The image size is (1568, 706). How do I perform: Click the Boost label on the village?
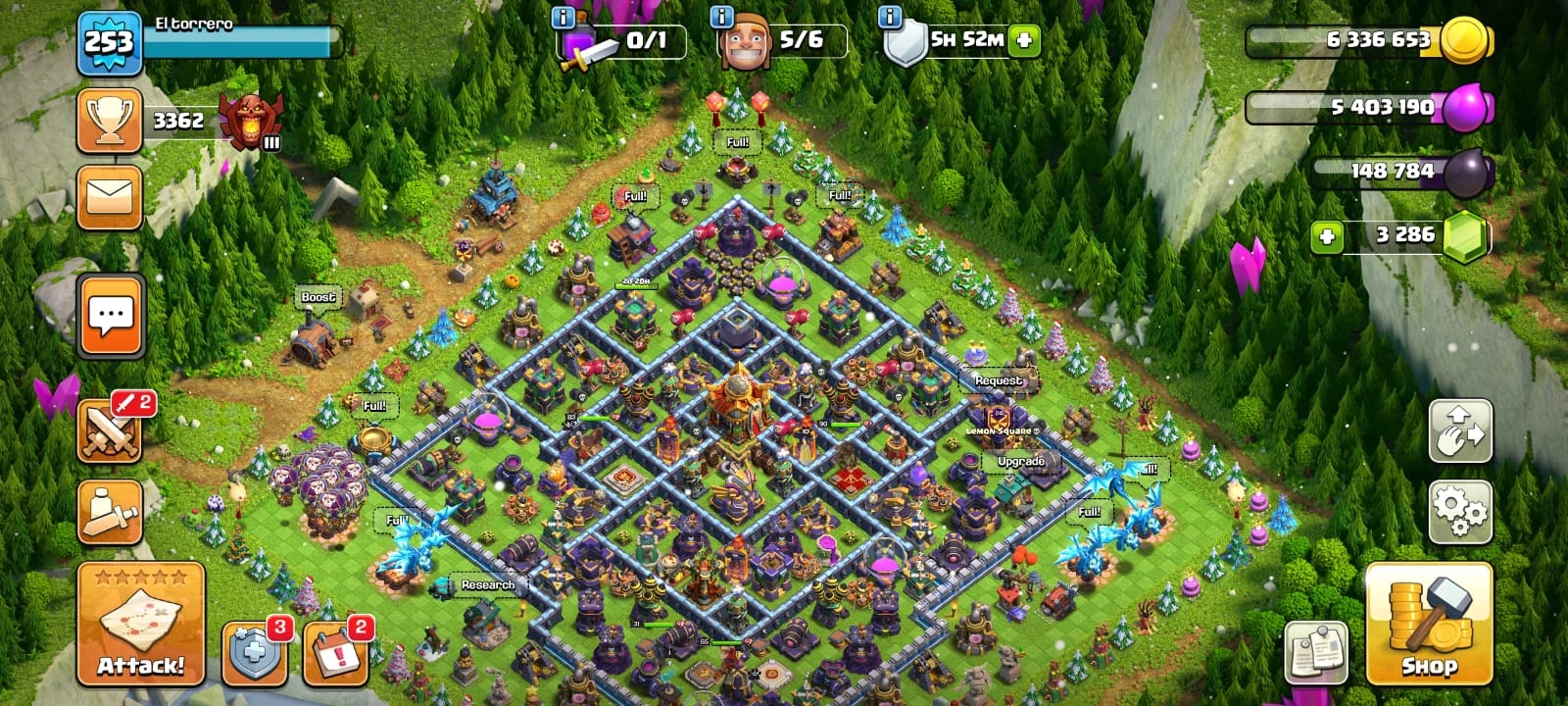[318, 295]
